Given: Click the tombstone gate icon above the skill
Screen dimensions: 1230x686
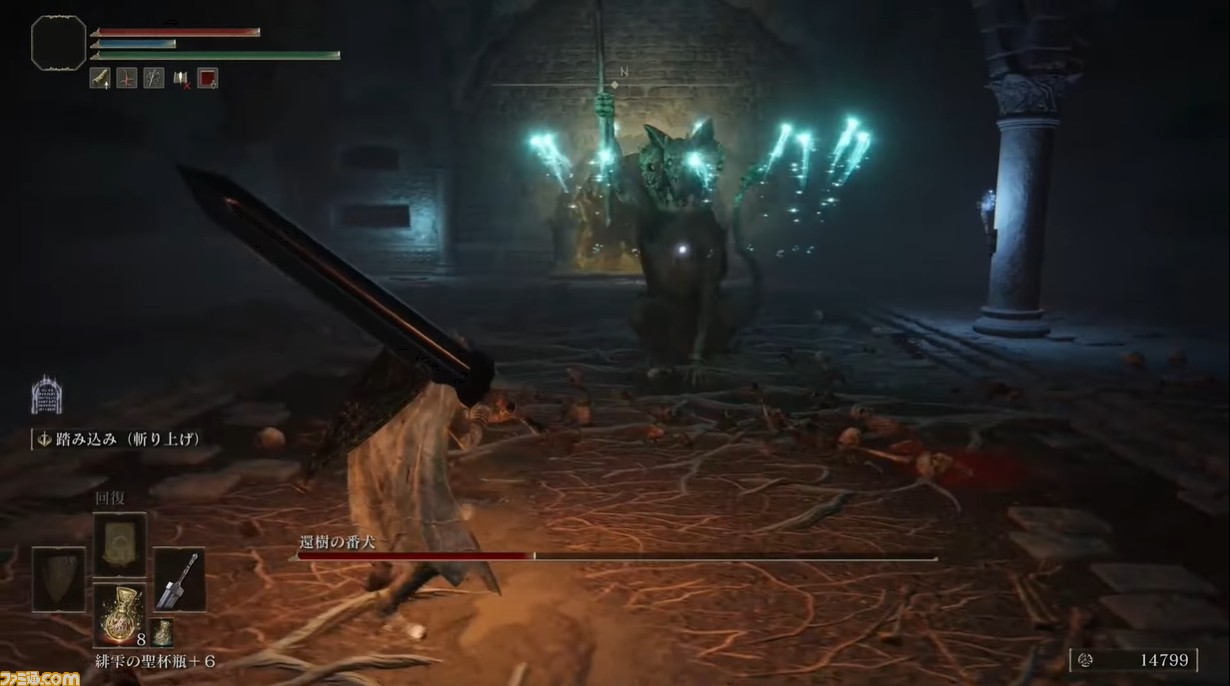Looking at the screenshot, I should [46, 395].
